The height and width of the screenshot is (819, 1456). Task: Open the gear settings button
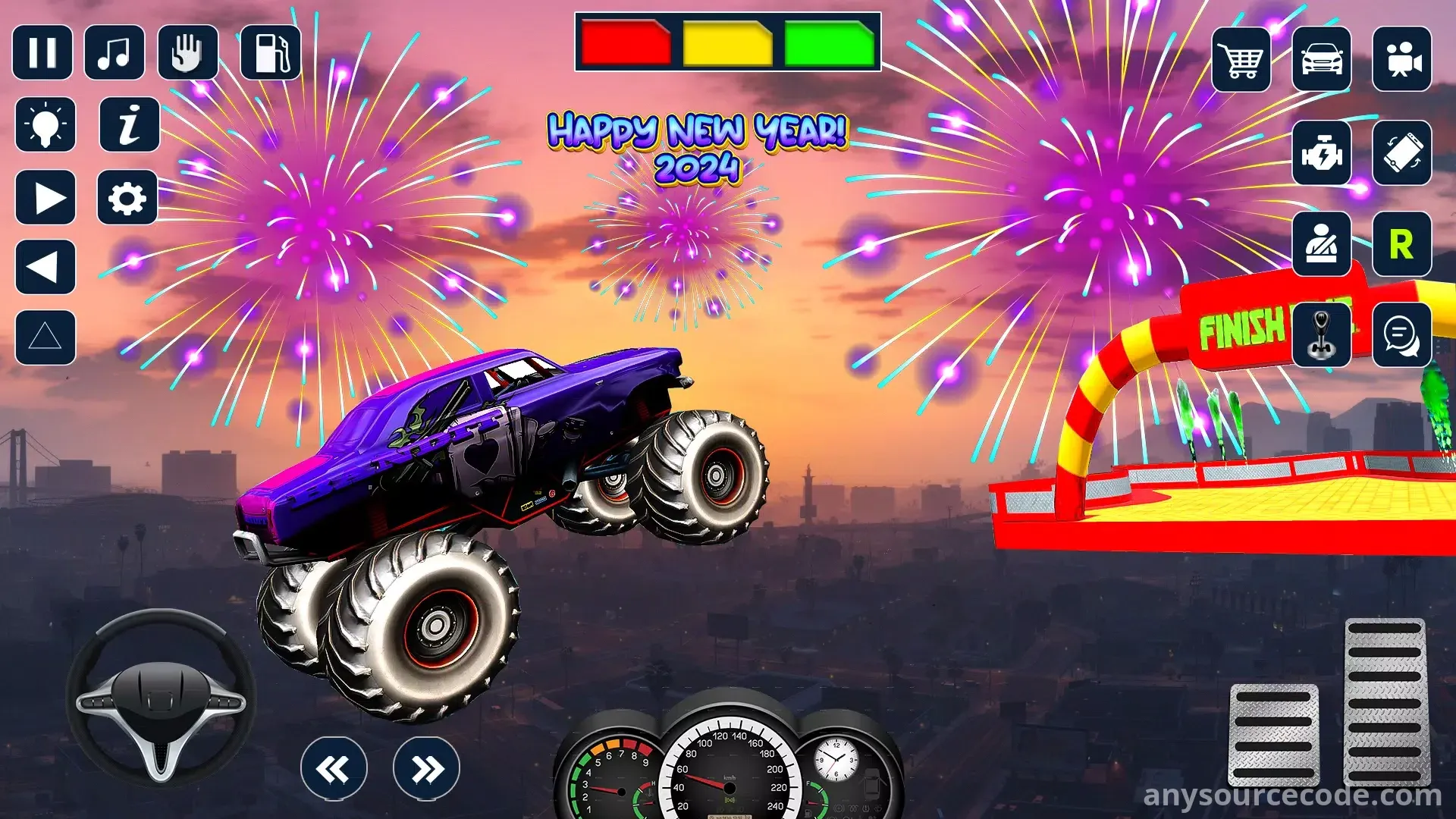[x=127, y=198]
